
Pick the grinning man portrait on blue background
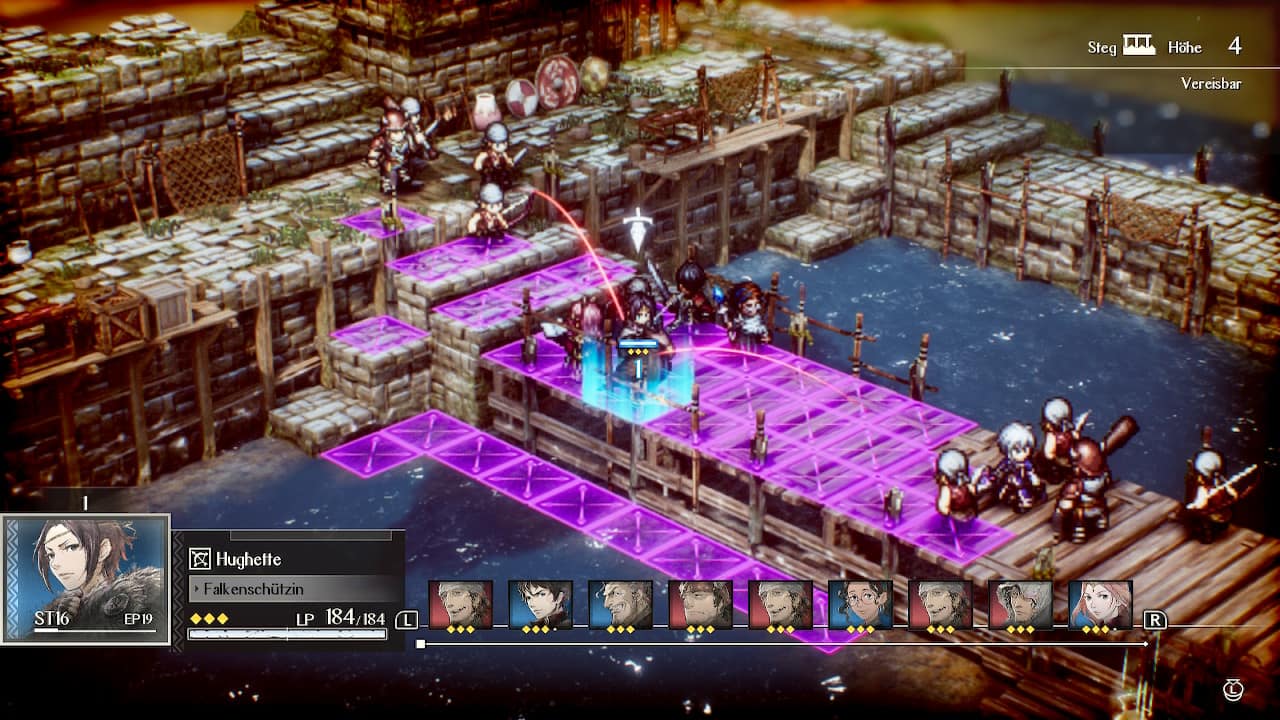pos(620,605)
